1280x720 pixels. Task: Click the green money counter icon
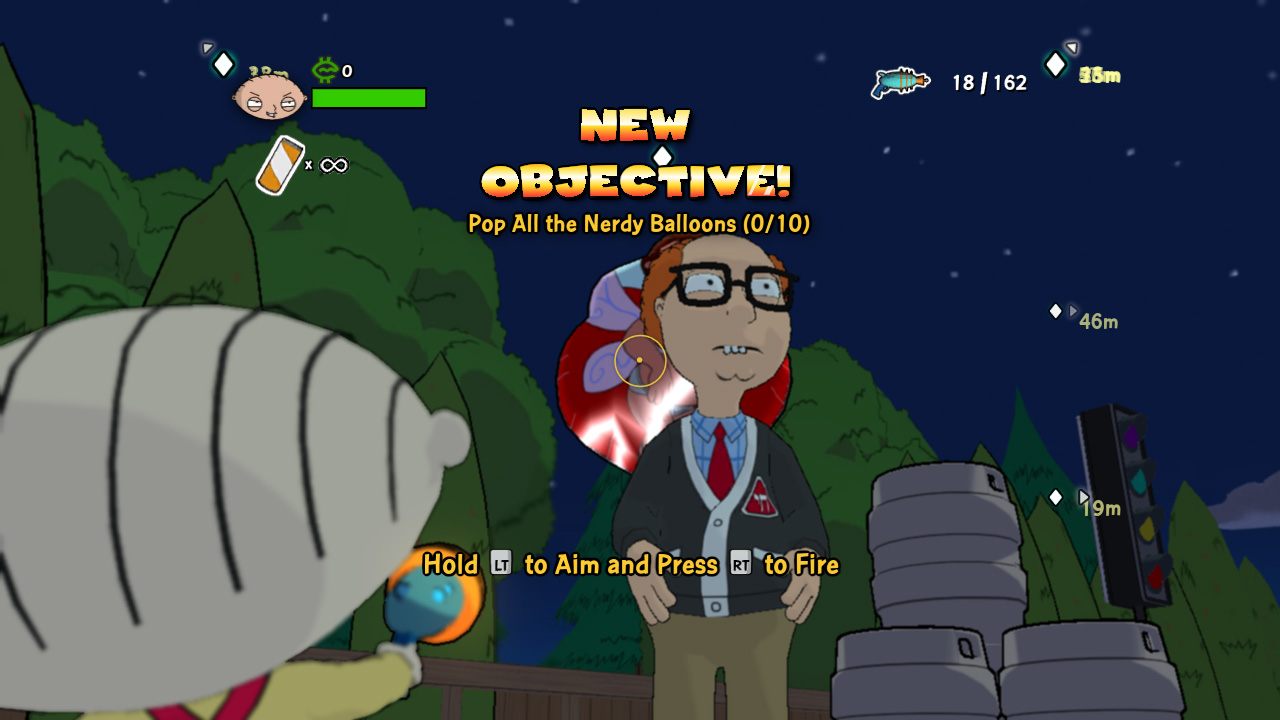(x=324, y=70)
